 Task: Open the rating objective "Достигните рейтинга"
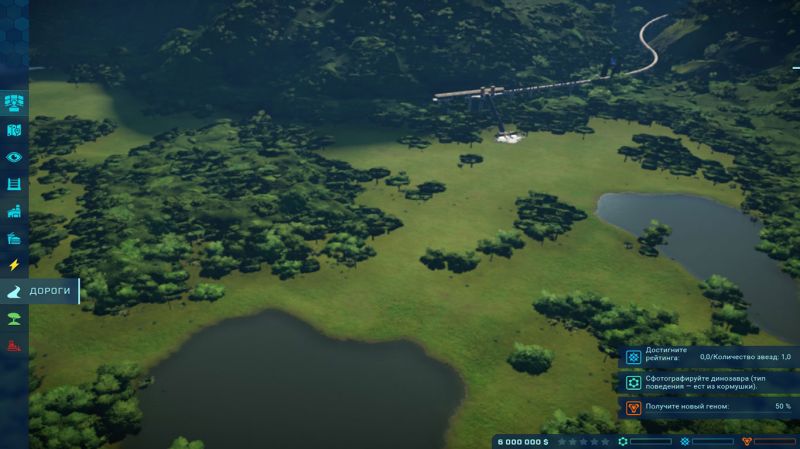pyautogui.click(x=707, y=357)
